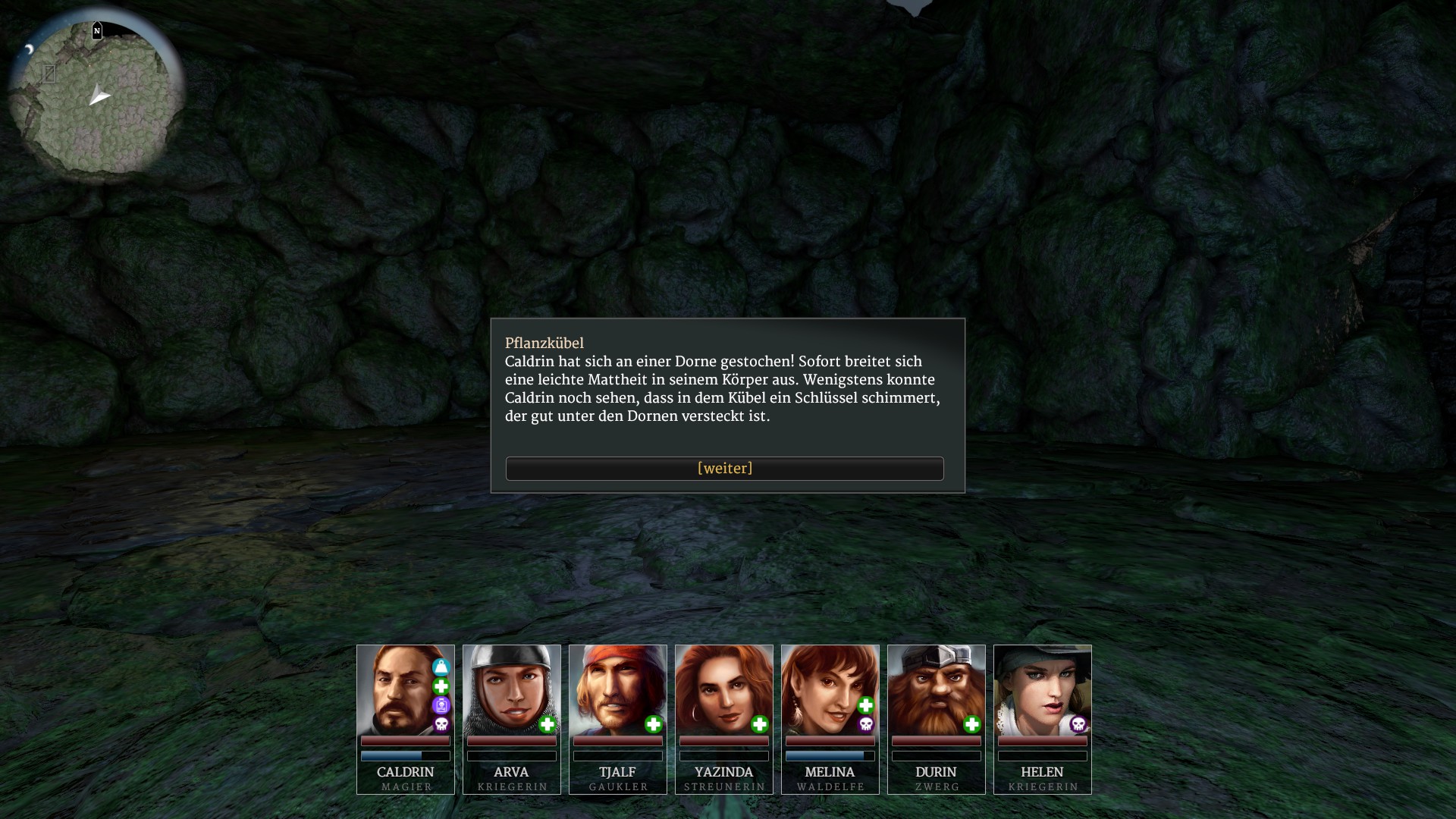Image resolution: width=1456 pixels, height=819 pixels.
Task: Click Caldrin's green plus status icon
Action: click(441, 686)
